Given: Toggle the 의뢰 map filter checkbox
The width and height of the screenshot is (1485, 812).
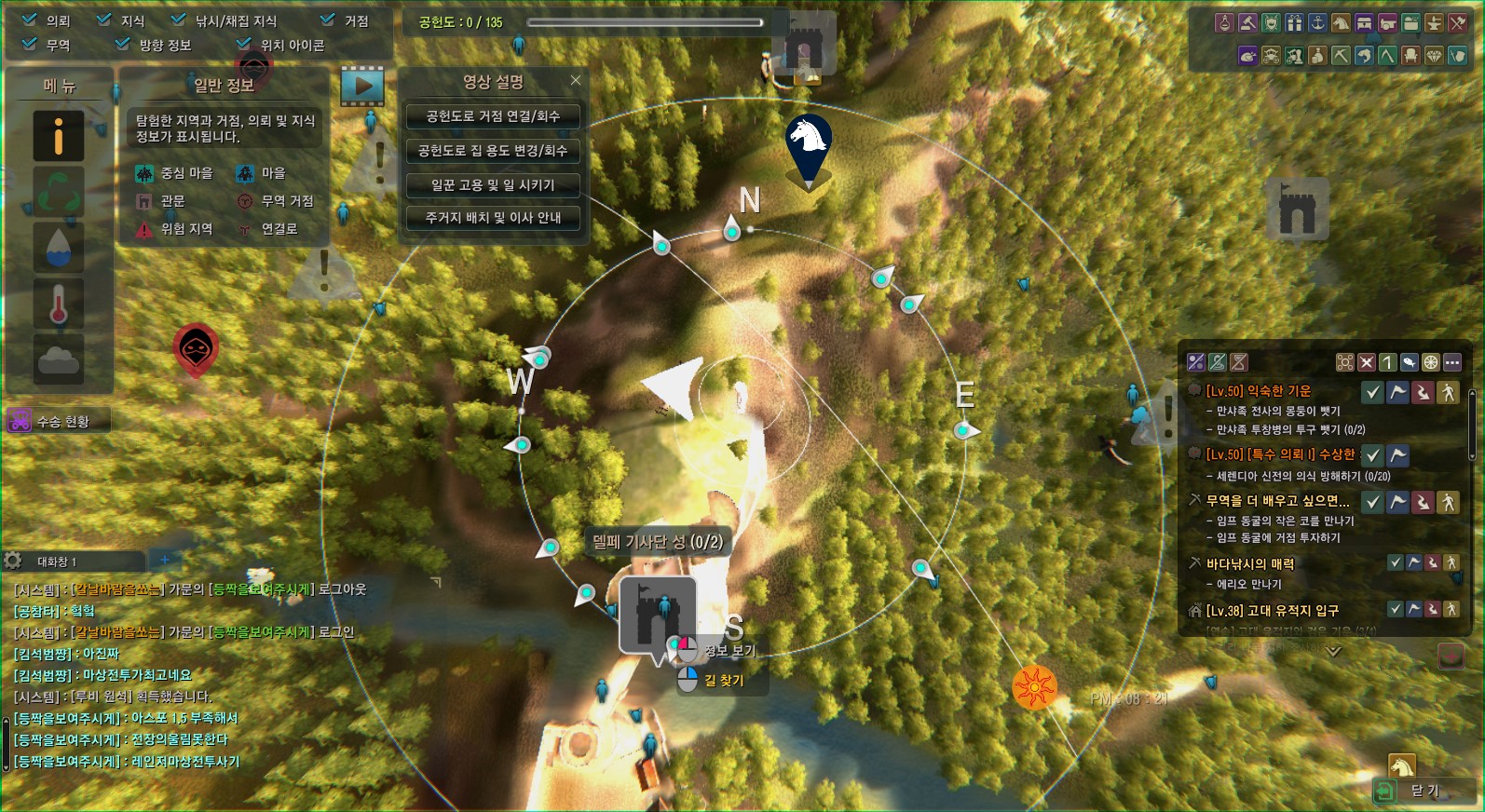Looking at the screenshot, I should point(30,20).
